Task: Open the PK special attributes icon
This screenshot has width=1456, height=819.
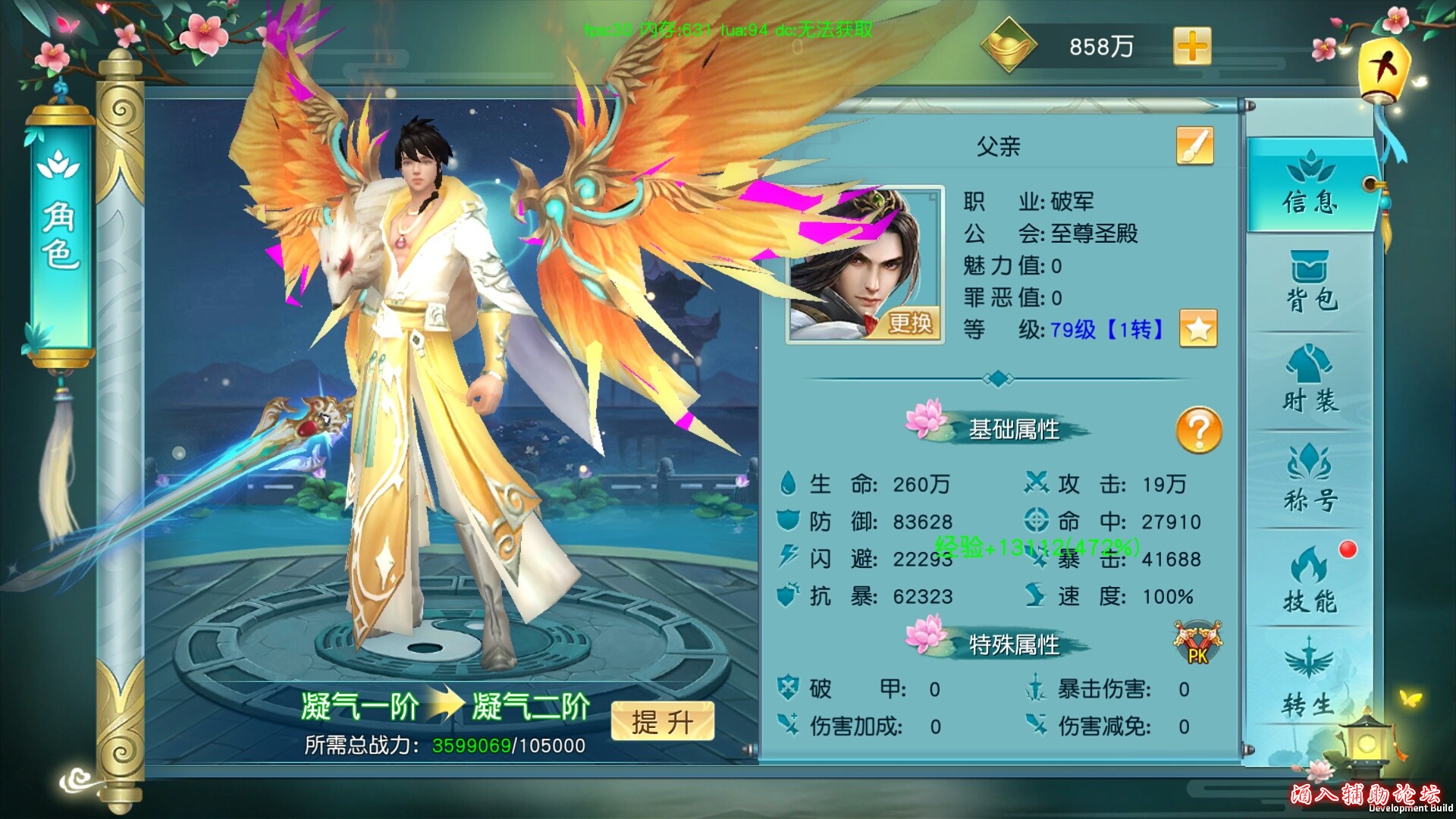Action: tap(1197, 644)
